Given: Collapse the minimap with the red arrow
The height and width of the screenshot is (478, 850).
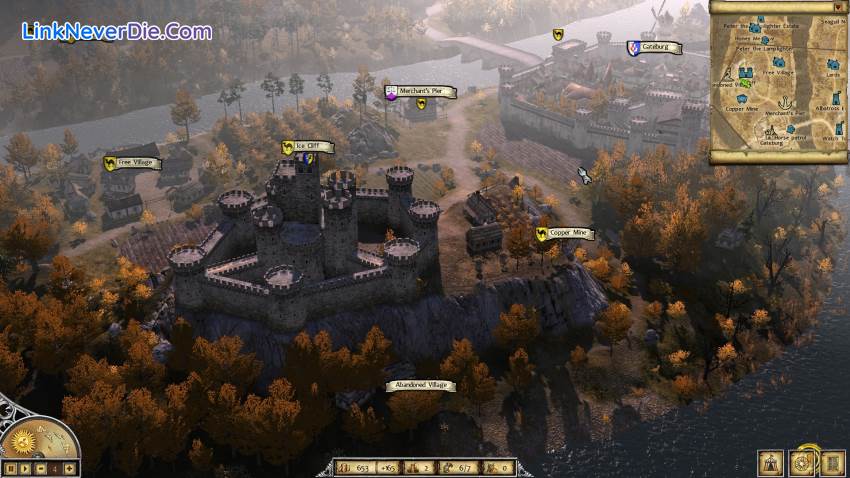Looking at the screenshot, I should (x=837, y=7).
